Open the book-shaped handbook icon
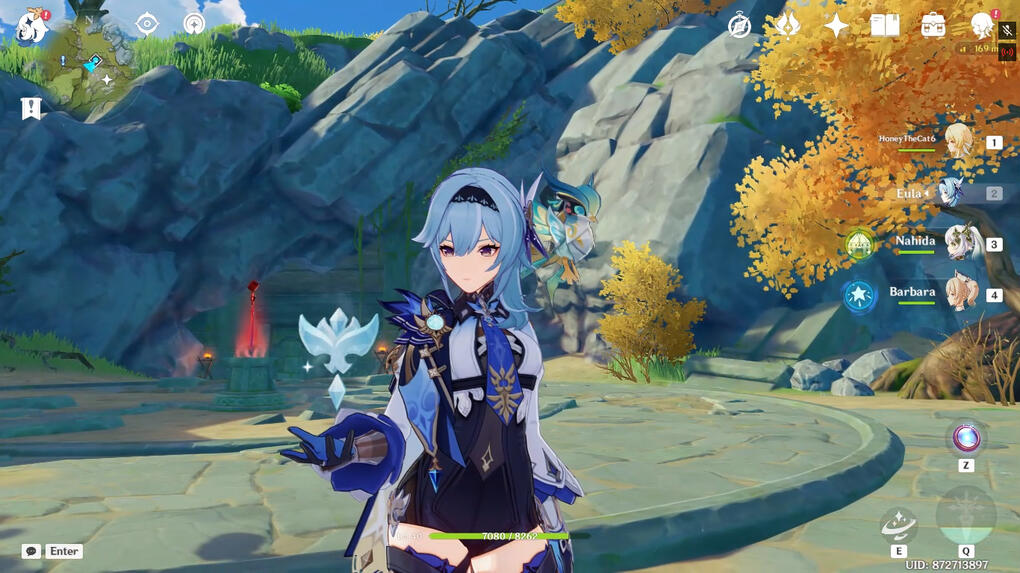 click(884, 25)
